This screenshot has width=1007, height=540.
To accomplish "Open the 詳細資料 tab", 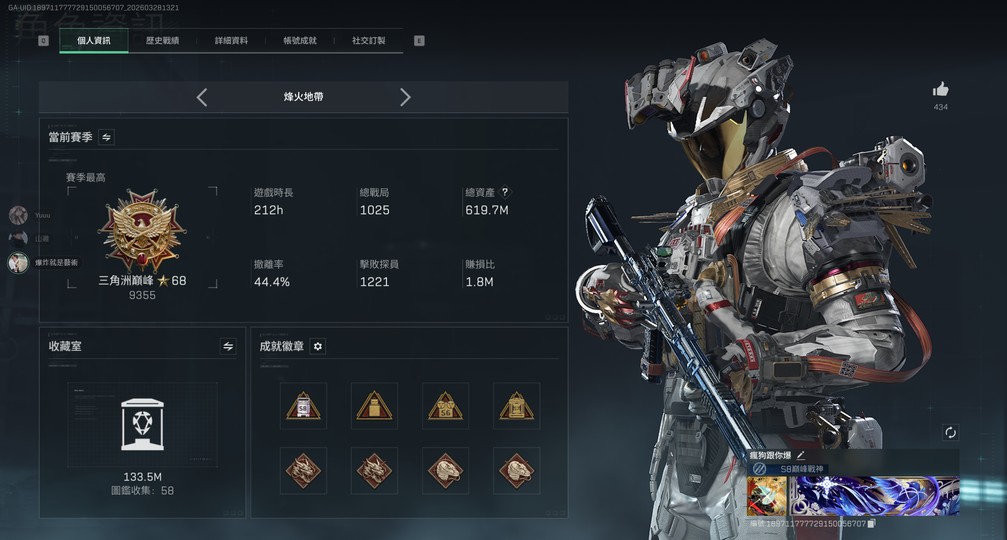I will (x=231, y=41).
